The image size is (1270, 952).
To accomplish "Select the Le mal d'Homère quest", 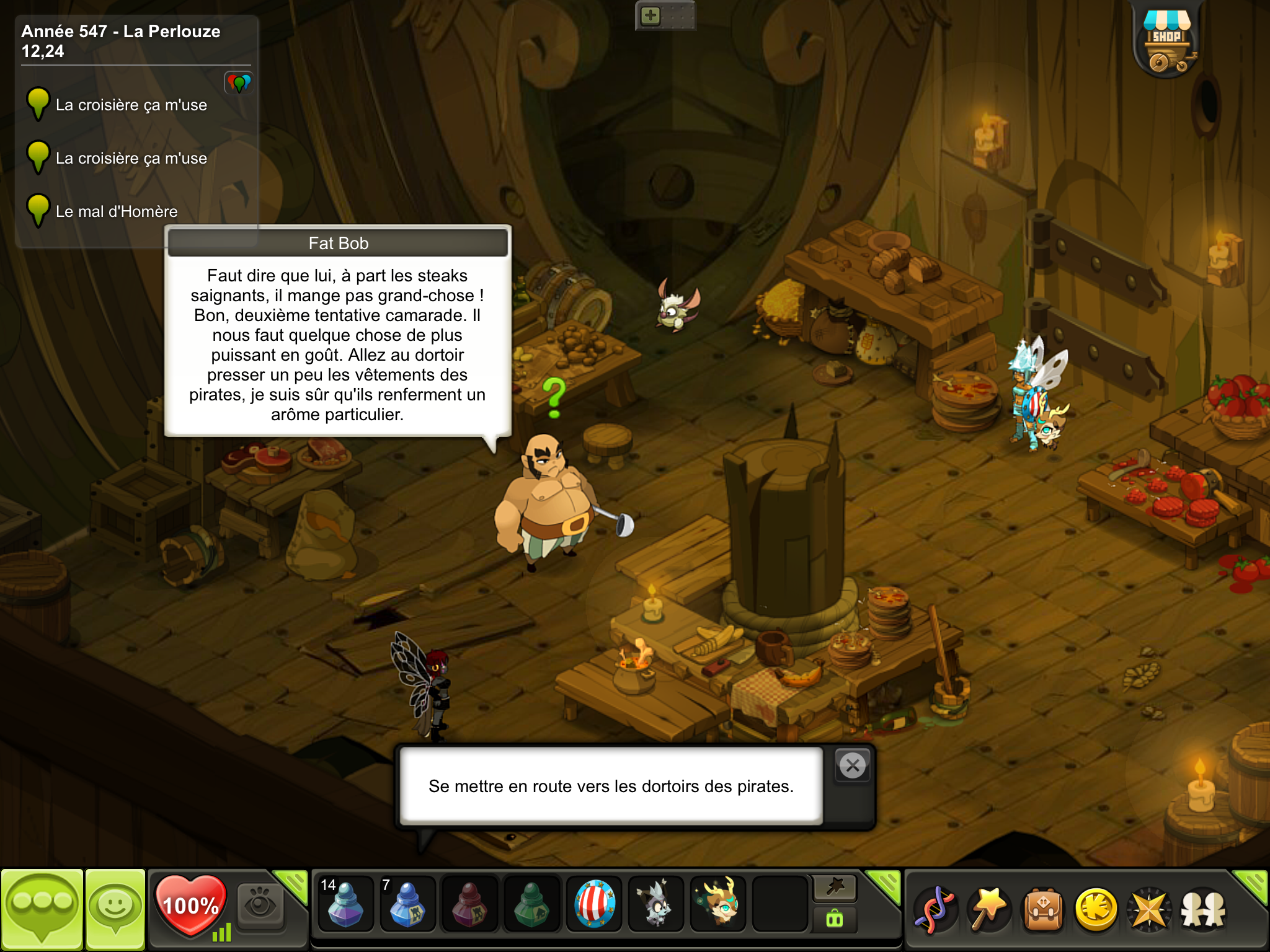I will pyautogui.click(x=117, y=211).
